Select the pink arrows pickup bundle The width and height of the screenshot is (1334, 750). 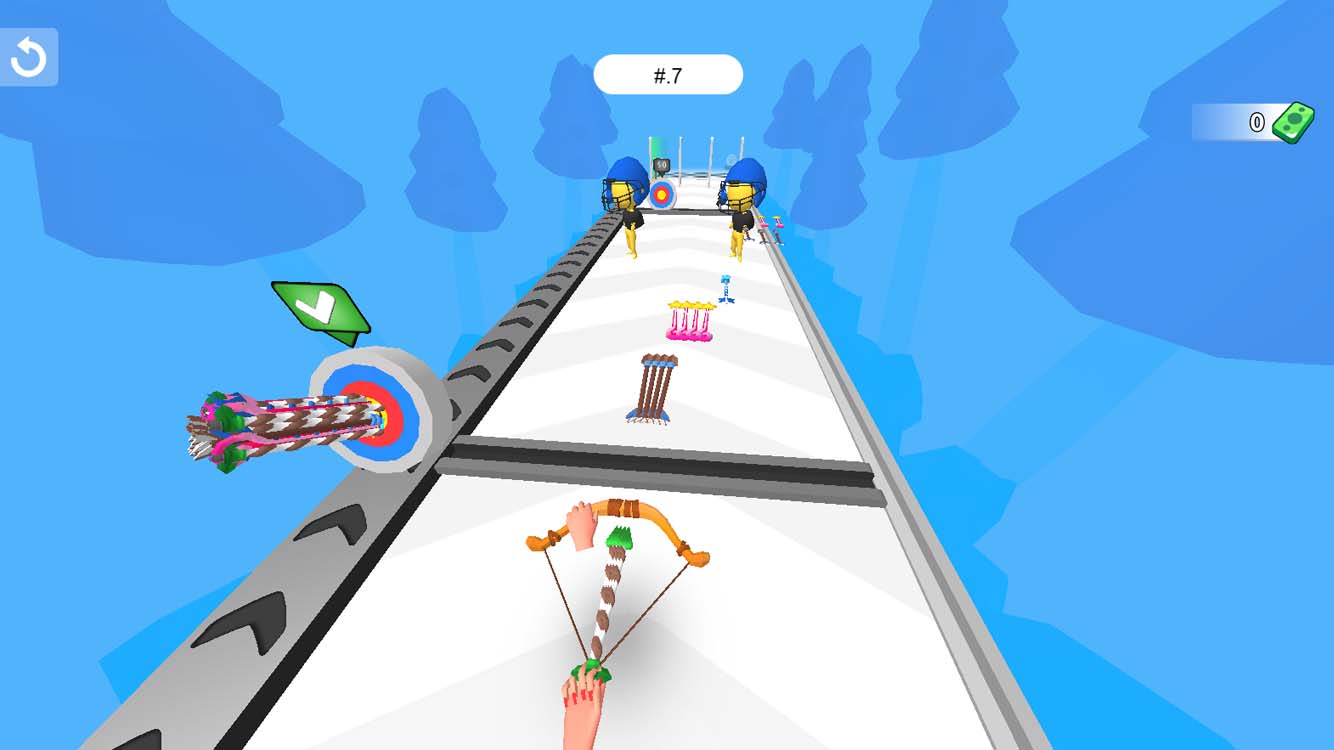click(x=690, y=320)
